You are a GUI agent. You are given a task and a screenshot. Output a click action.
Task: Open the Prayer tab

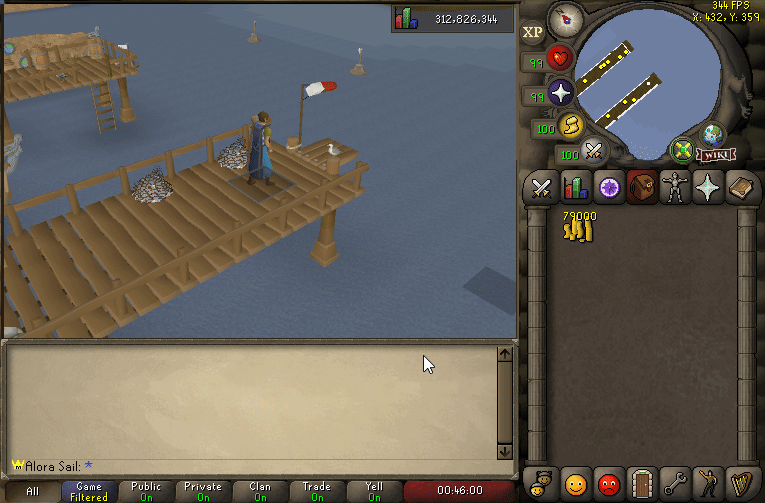click(708, 187)
